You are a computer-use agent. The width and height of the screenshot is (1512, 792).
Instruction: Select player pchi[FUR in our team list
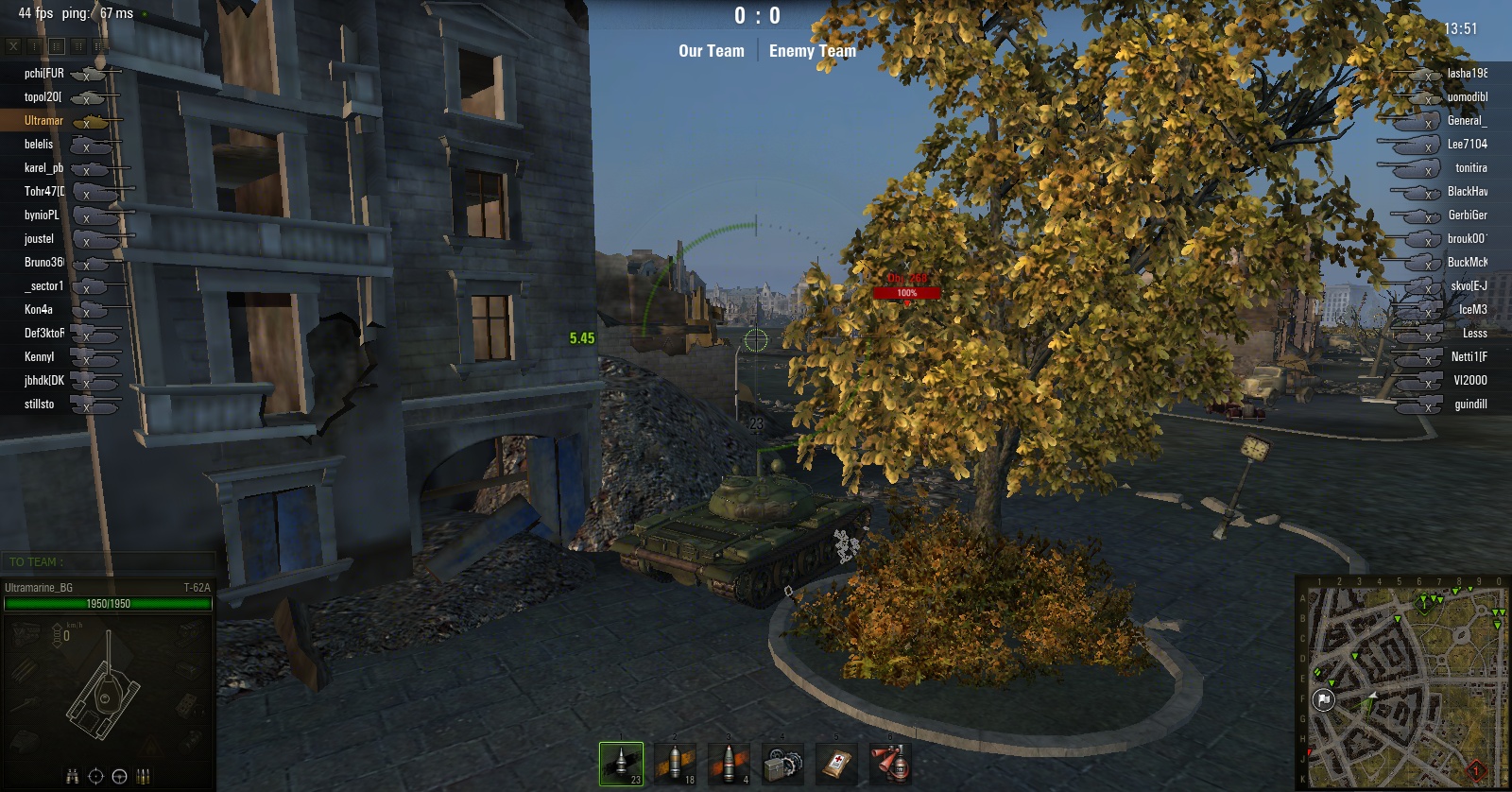43,73
